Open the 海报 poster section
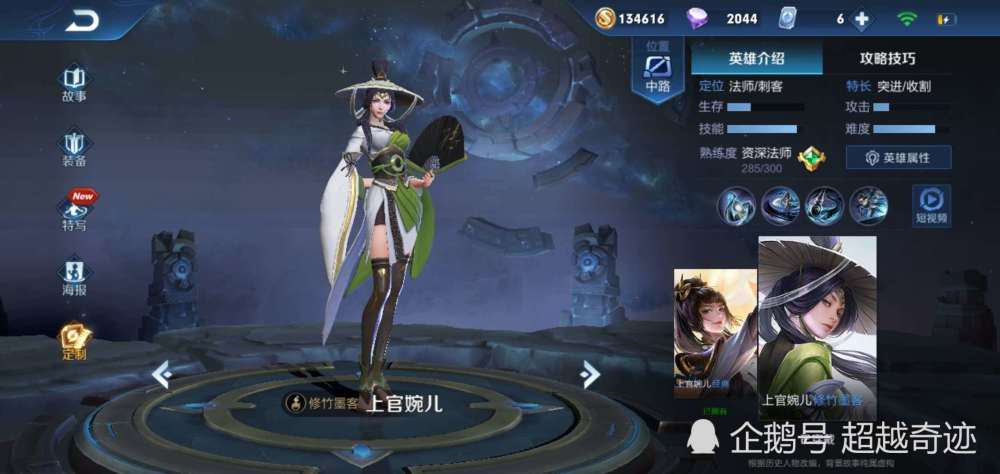 pos(75,277)
